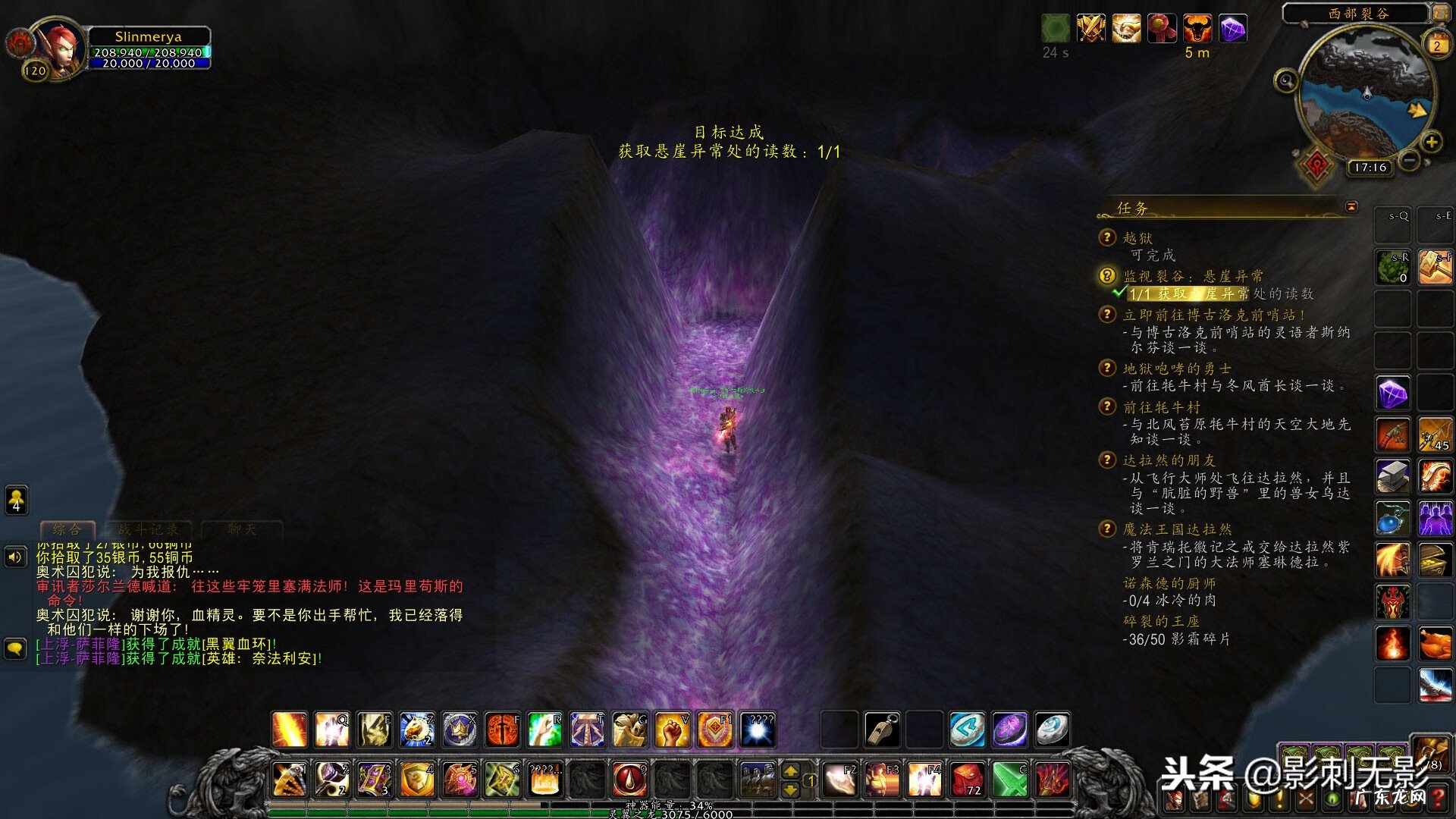Click the magnifier tracking button beside the minimap
The height and width of the screenshot is (819, 1456).
pos(1285,80)
